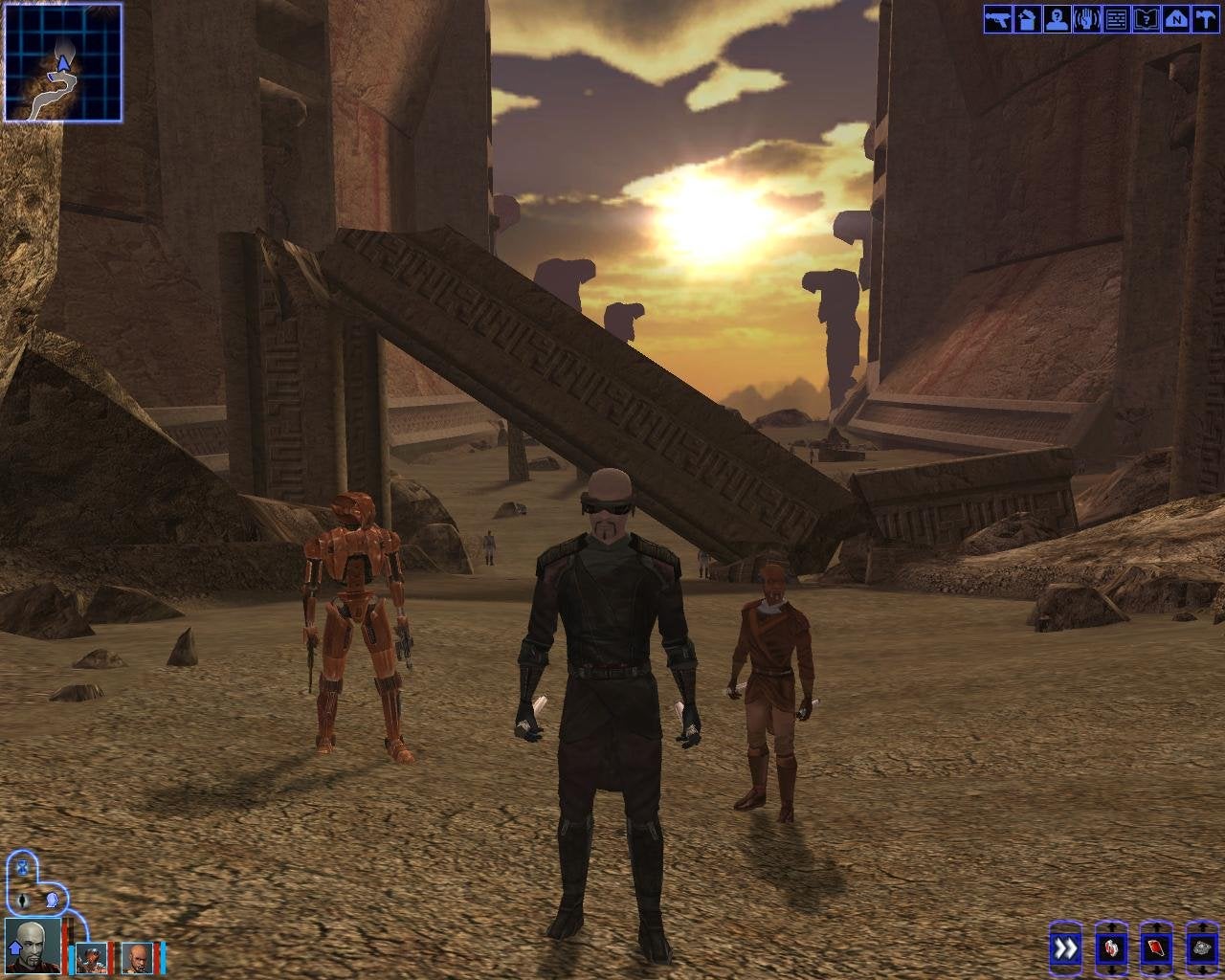Viewport: 1225px width, 980px height.
Task: Open the inventory box icon
Action: (1028, 19)
